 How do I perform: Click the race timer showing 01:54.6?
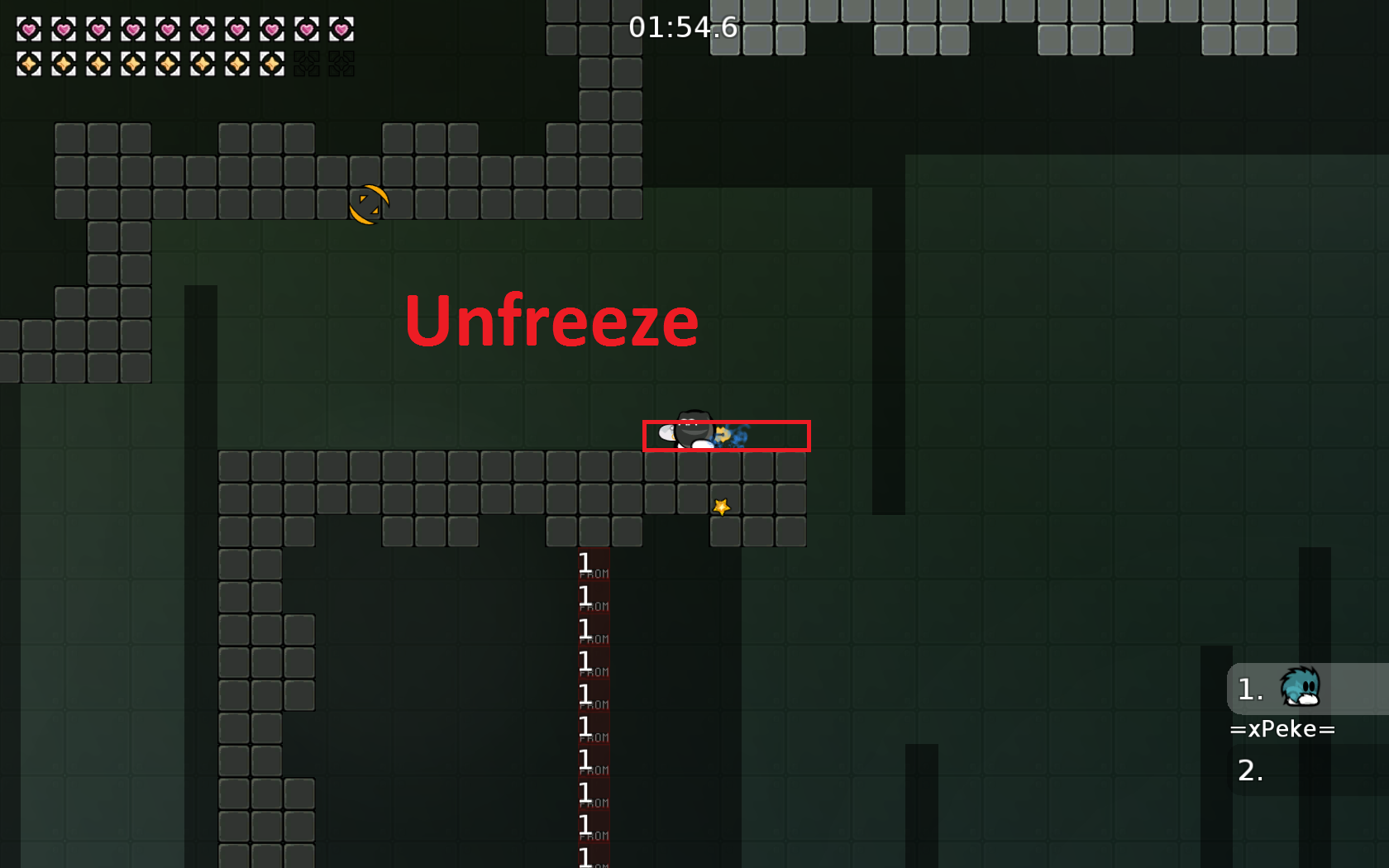click(685, 27)
